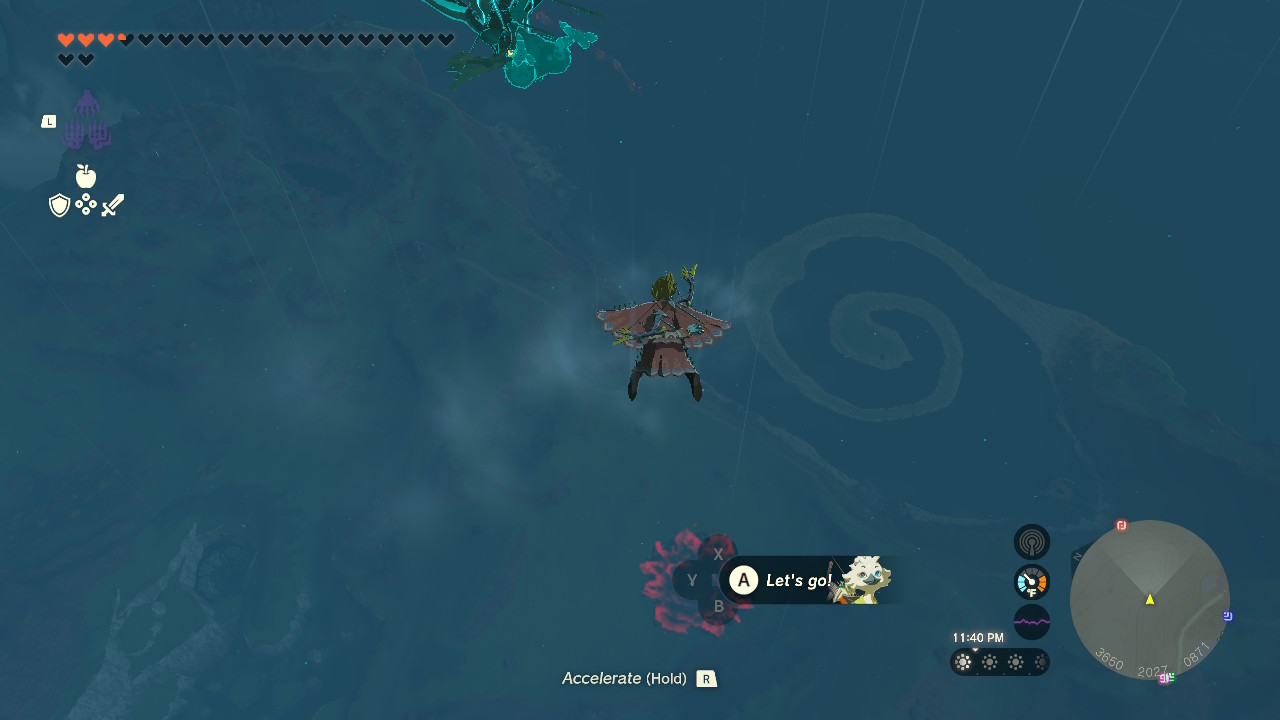Select the blue marker on minimap edge
The height and width of the screenshot is (720, 1280).
[1228, 616]
